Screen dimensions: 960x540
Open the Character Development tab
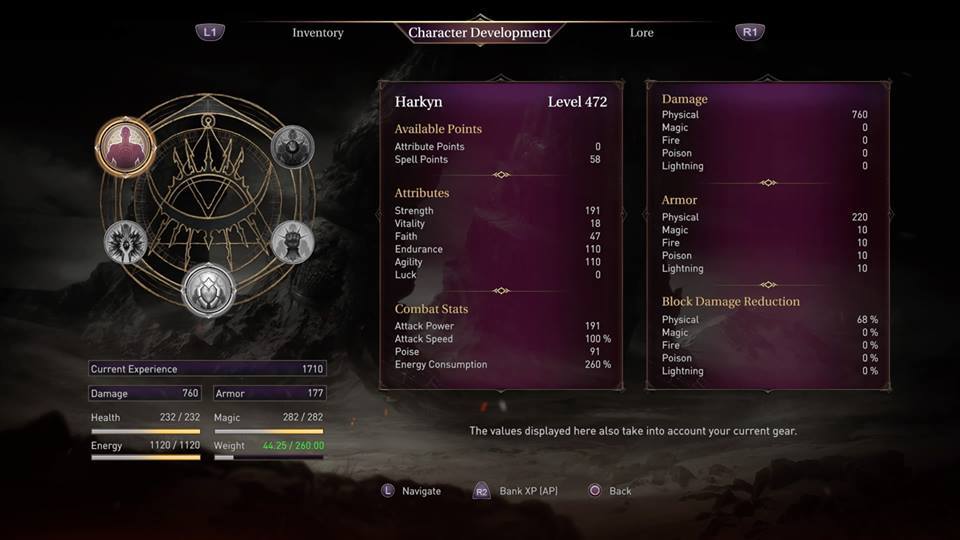click(x=479, y=33)
